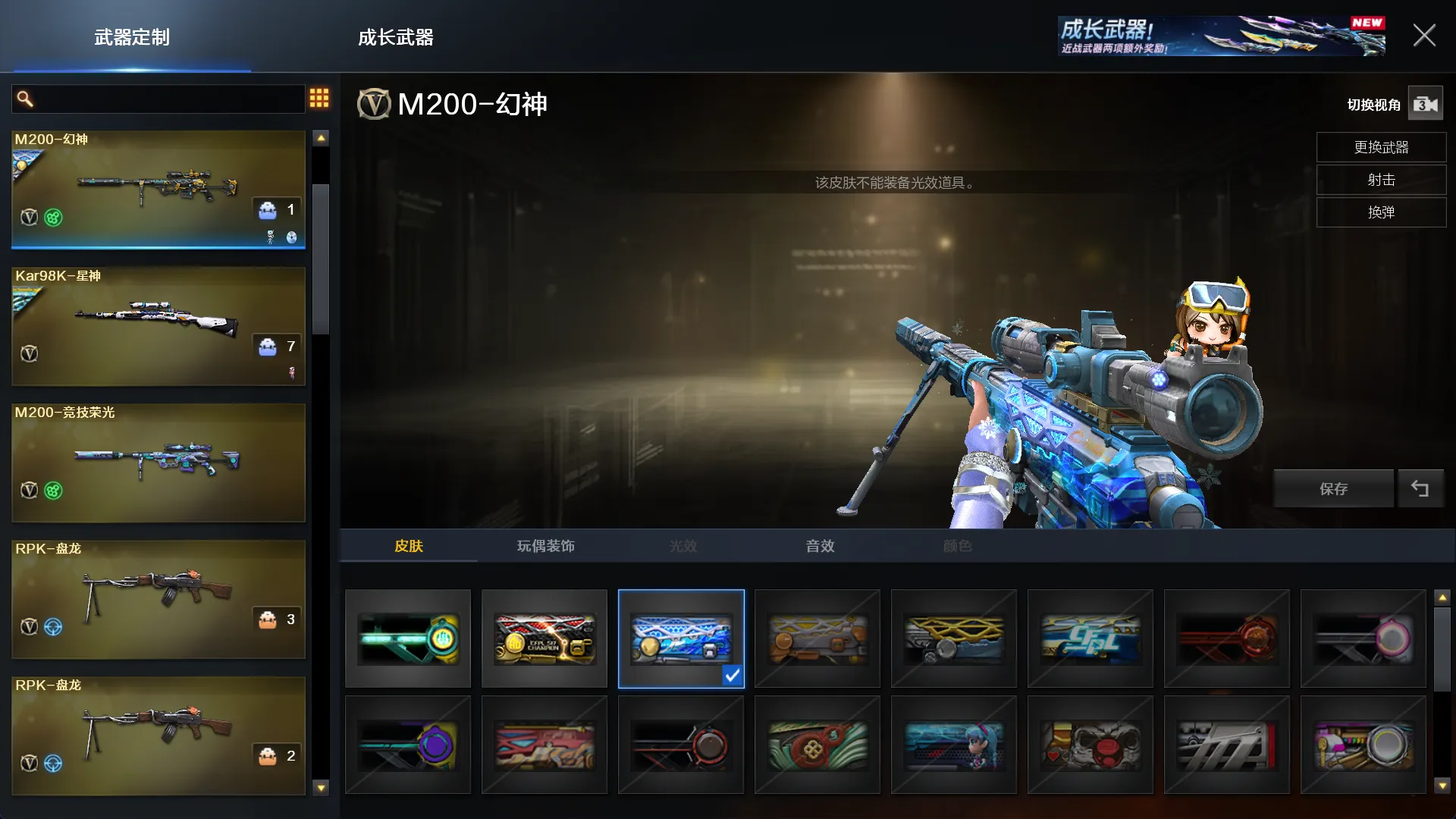1456x819 pixels.
Task: Open the 武器定制 tab
Action: 132,37
